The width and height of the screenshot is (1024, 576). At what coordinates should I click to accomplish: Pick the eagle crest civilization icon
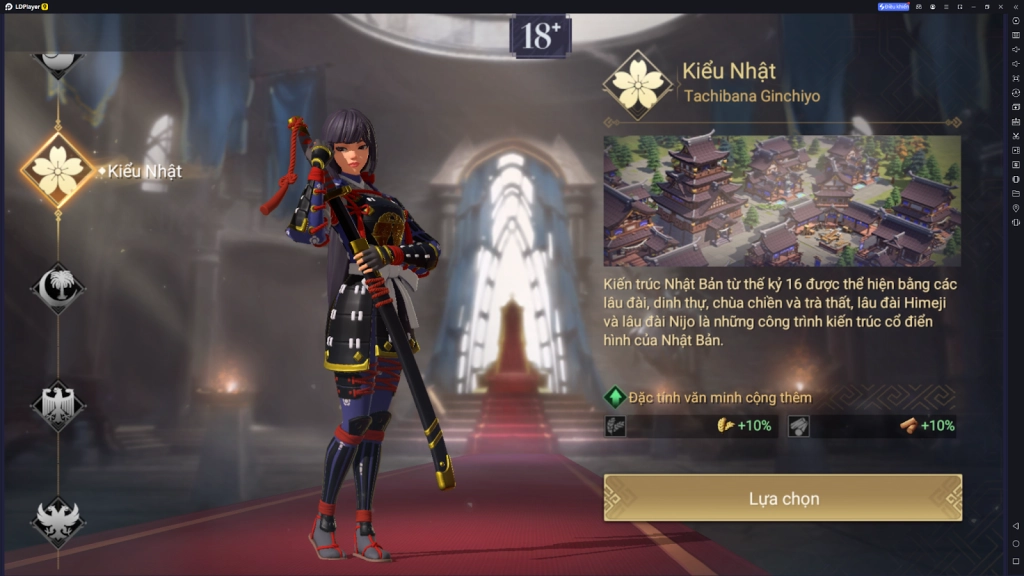[x=58, y=405]
